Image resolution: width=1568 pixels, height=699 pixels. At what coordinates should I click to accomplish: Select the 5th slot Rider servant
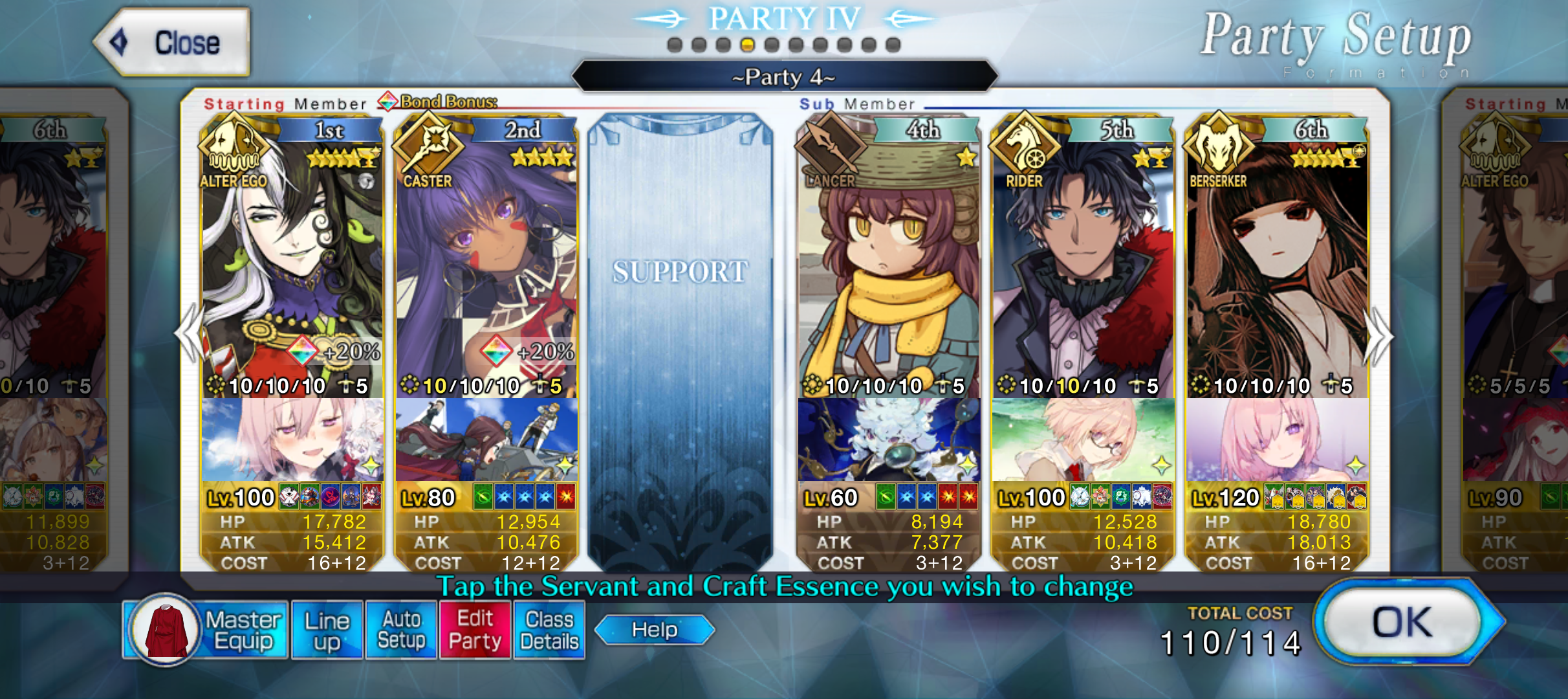(x=1083, y=259)
